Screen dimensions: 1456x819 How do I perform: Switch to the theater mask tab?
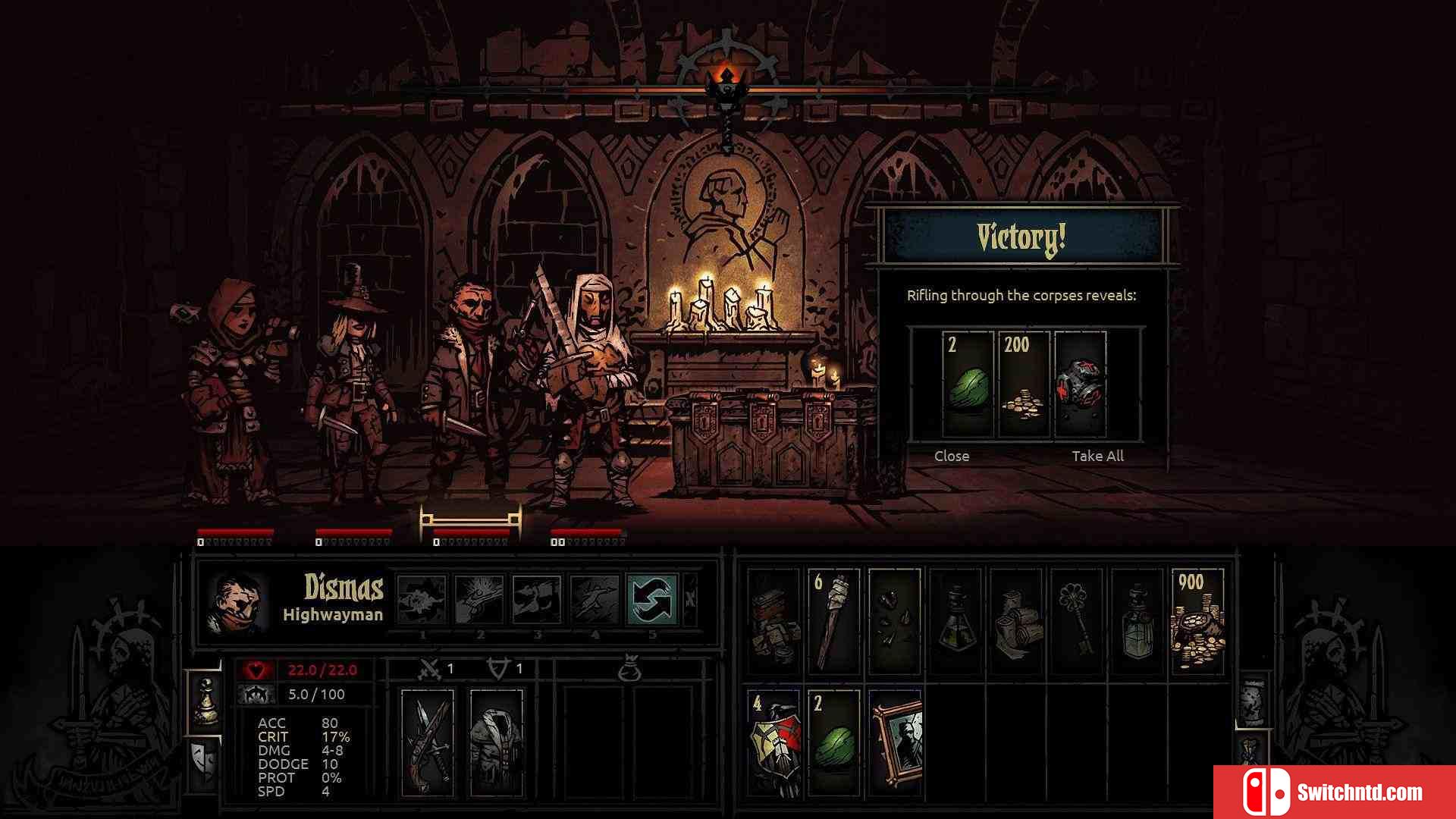click(x=203, y=761)
